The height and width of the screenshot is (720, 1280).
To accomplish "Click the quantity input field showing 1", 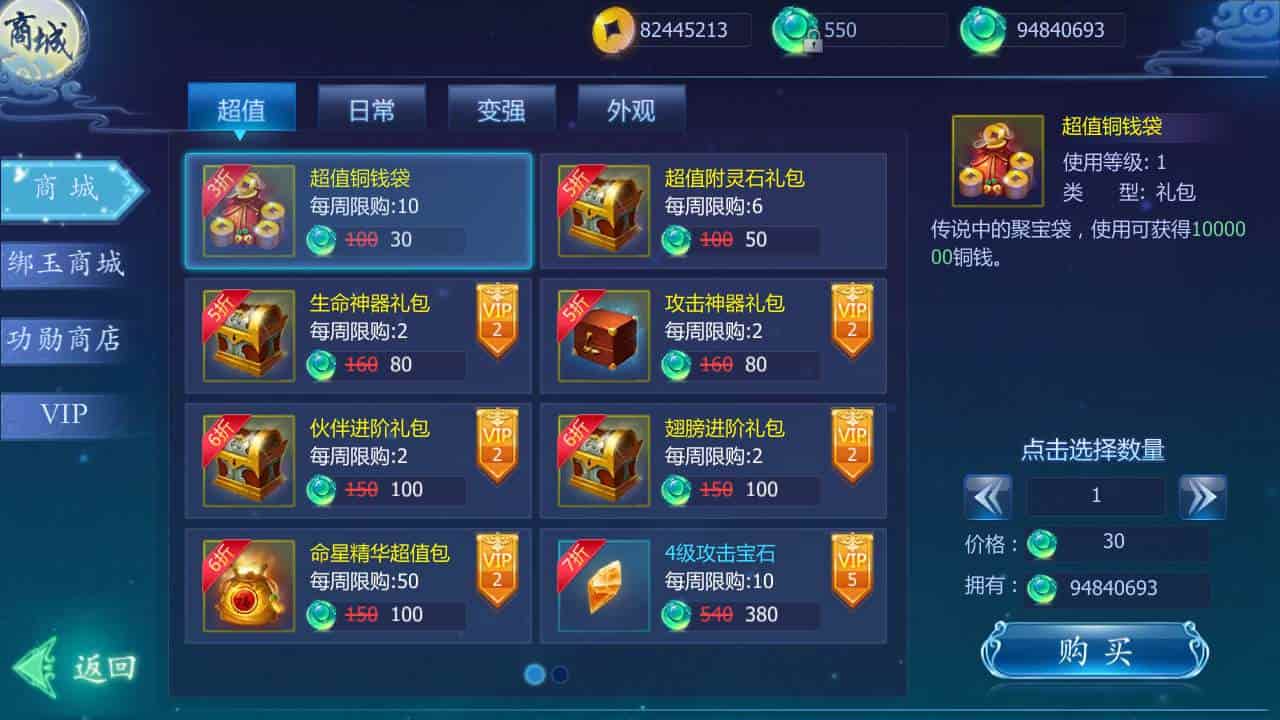I will pos(1096,495).
